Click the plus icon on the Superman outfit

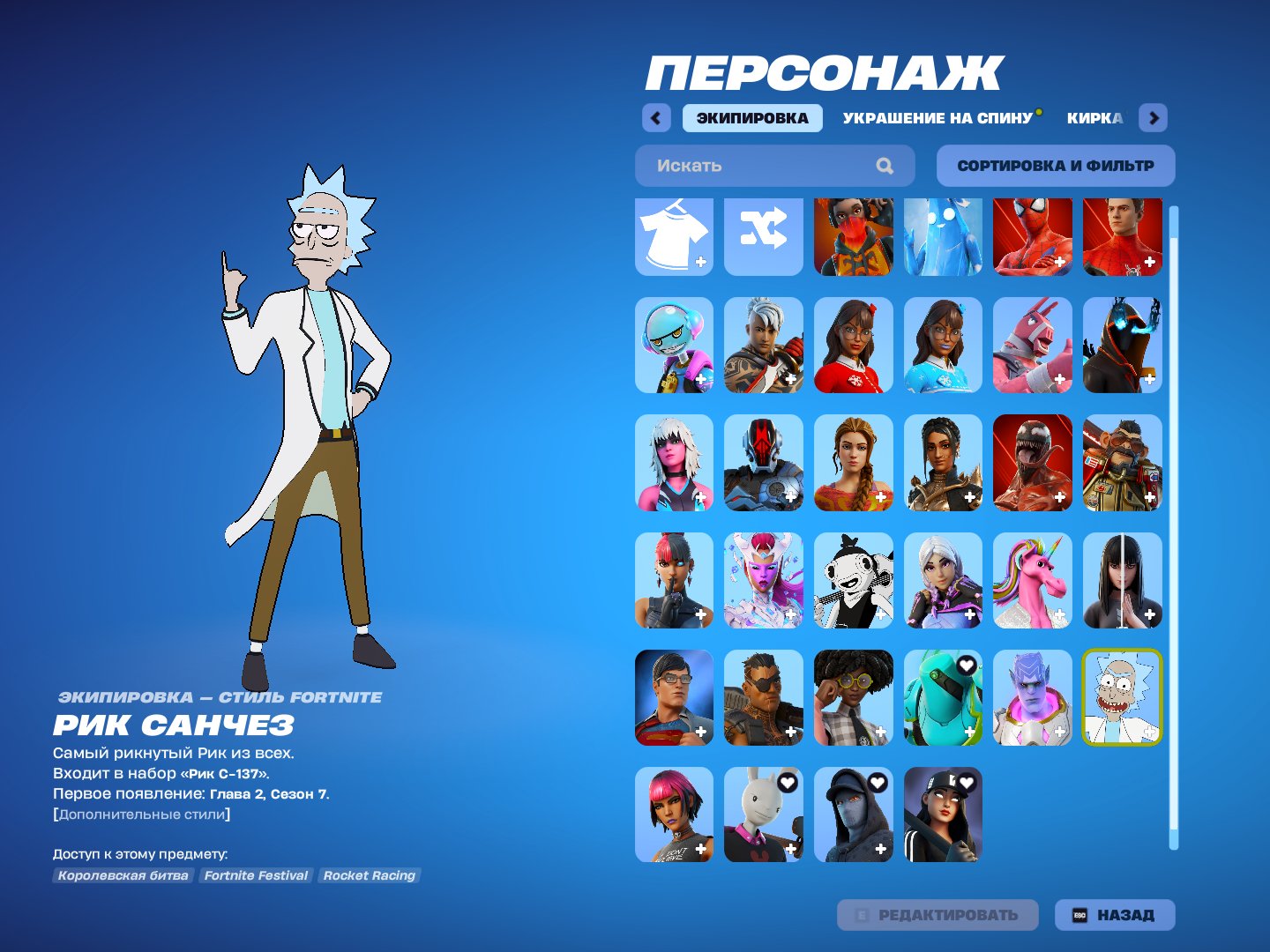coord(699,731)
